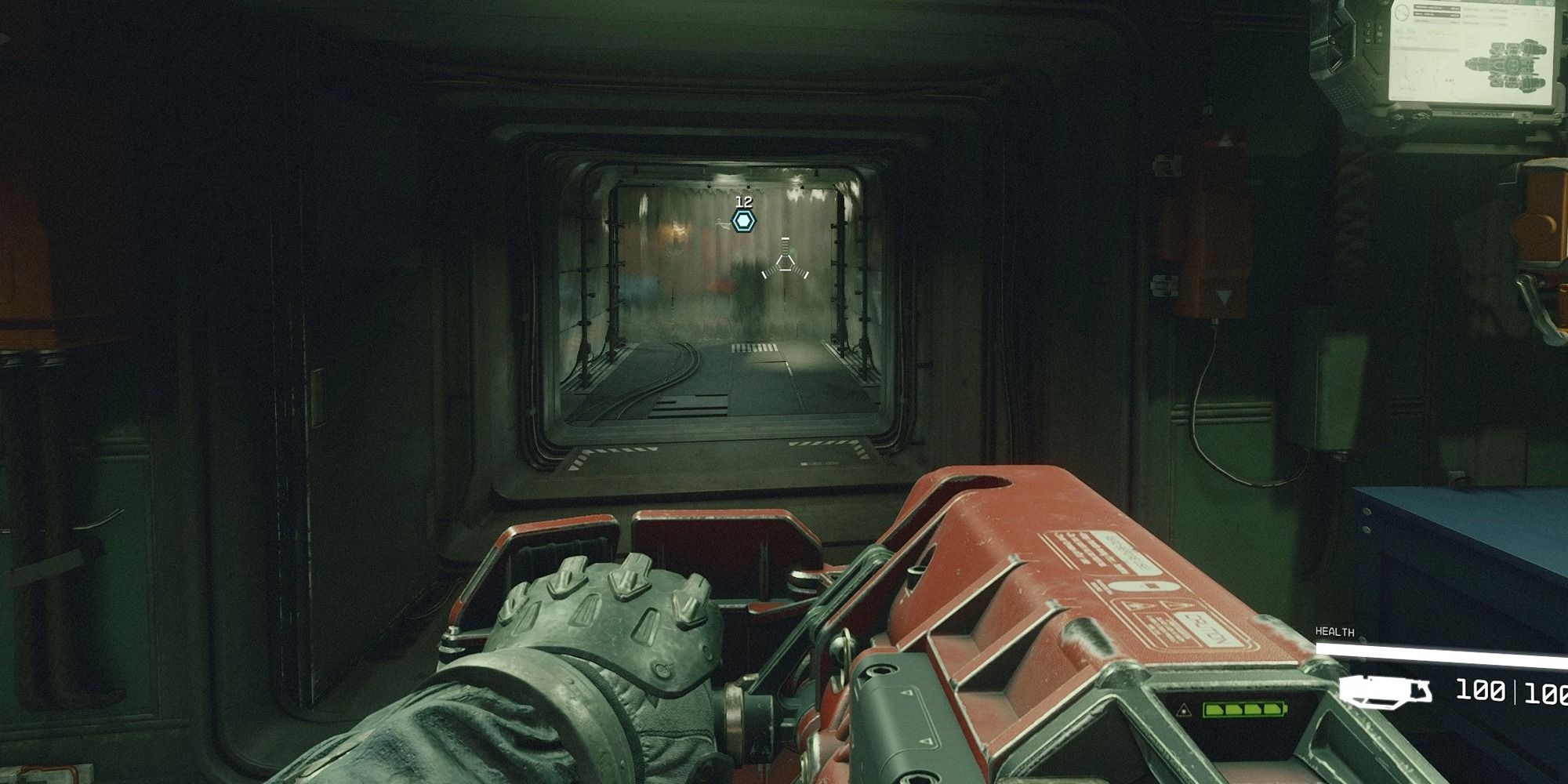Expand the 12-meter distance readout above the marker

pos(743,202)
